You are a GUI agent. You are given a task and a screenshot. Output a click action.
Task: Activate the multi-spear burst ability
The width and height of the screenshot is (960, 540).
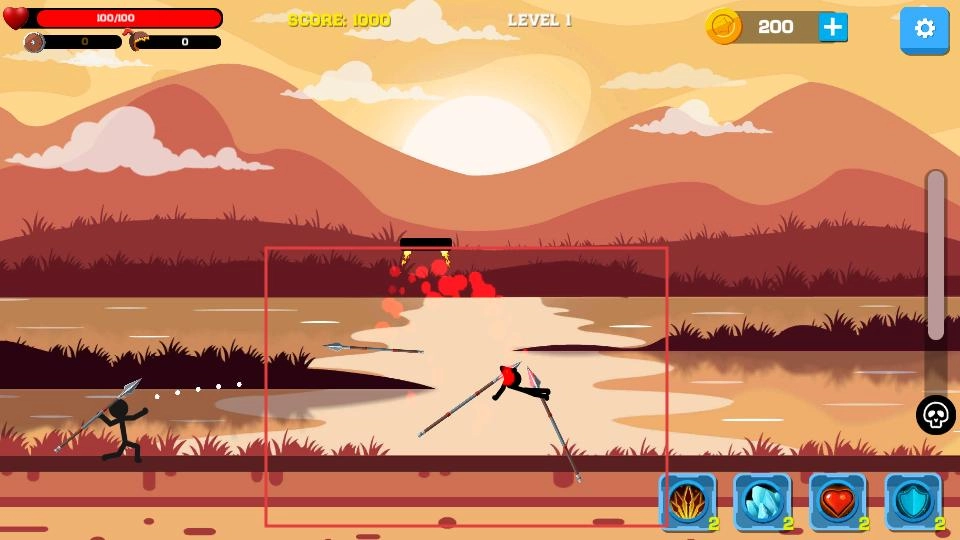click(x=687, y=501)
